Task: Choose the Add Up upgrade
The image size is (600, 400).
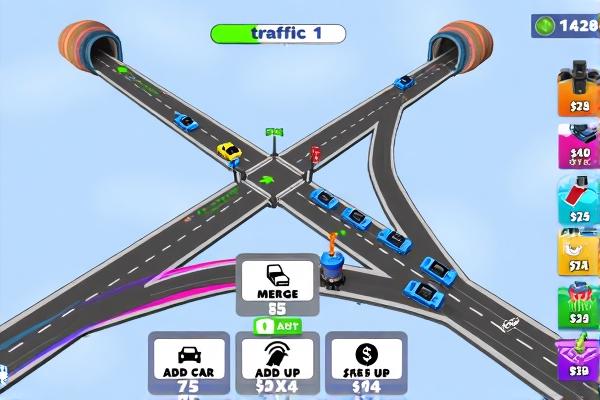Action: (x=279, y=363)
